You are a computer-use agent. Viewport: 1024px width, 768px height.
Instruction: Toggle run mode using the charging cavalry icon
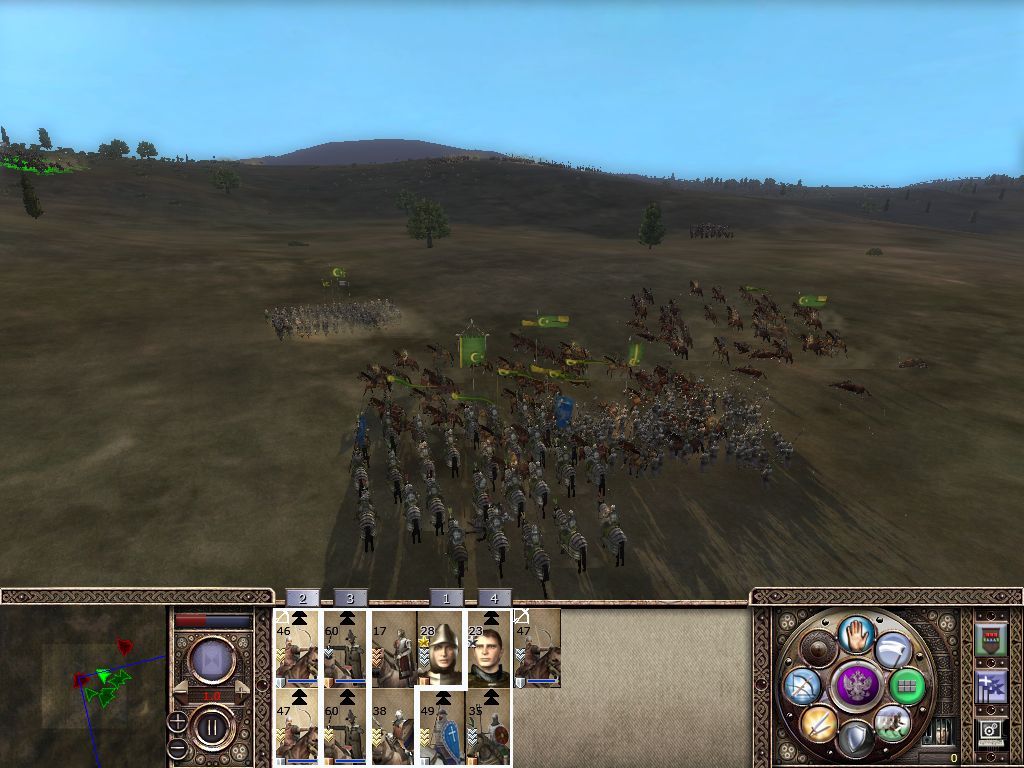coord(891,722)
